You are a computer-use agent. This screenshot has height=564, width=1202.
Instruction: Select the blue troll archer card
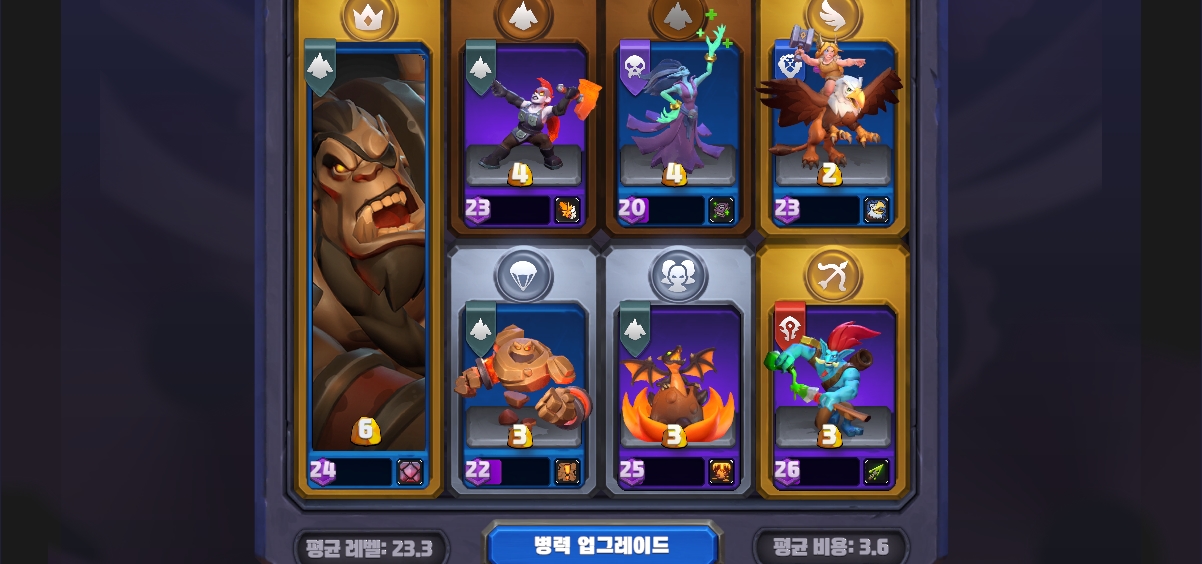pyautogui.click(x=832, y=380)
